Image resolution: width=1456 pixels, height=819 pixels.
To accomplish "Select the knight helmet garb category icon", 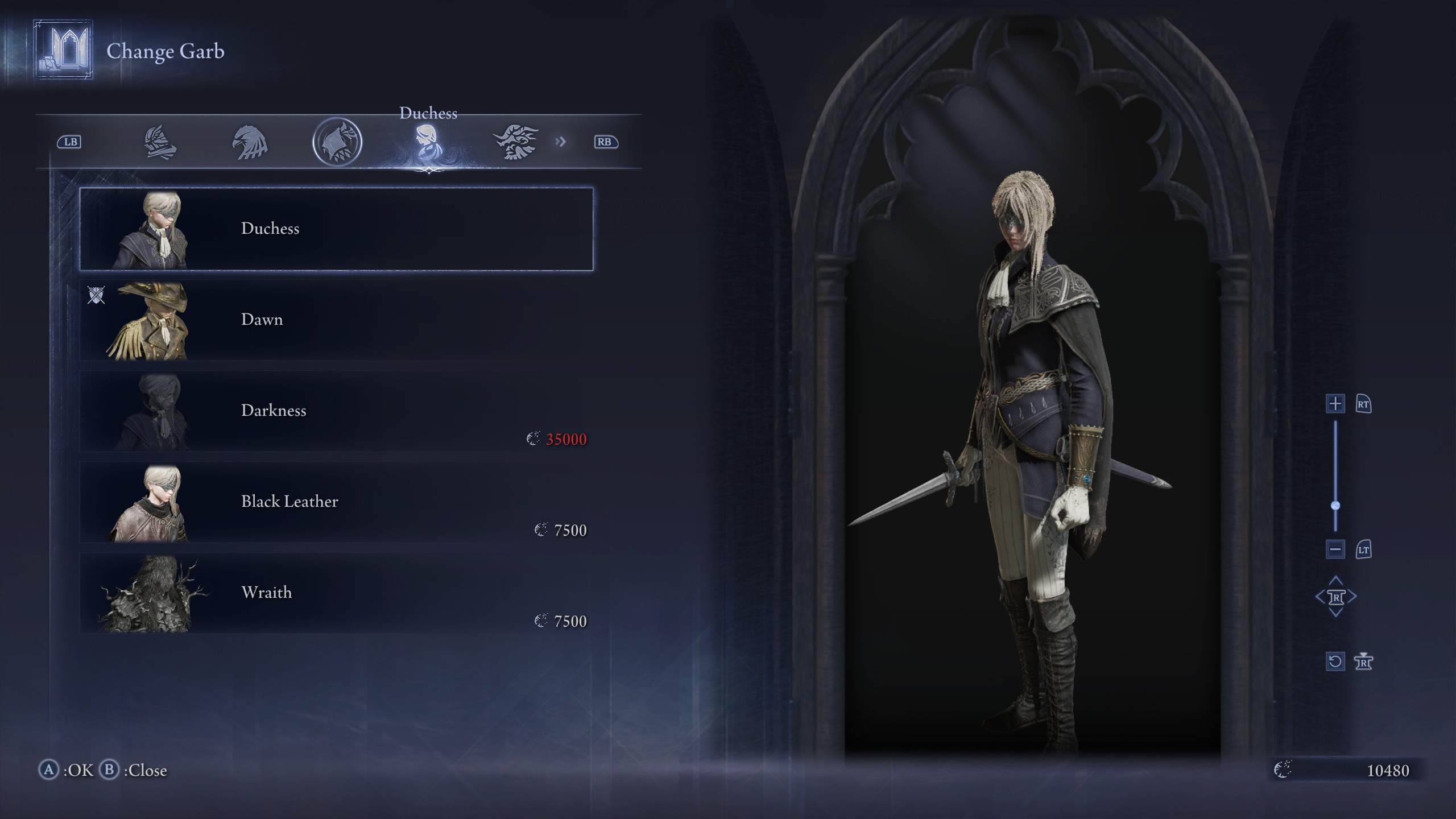I will coord(161,142).
